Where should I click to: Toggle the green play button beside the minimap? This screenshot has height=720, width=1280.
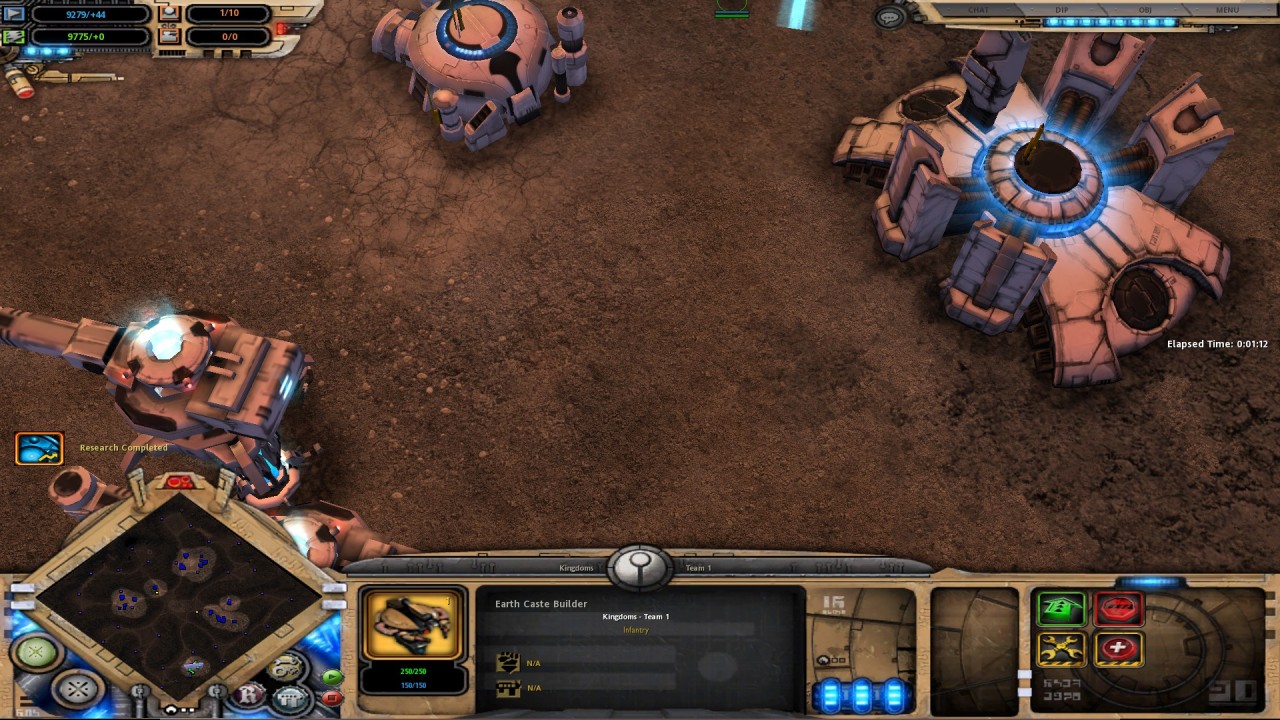pyautogui.click(x=333, y=678)
